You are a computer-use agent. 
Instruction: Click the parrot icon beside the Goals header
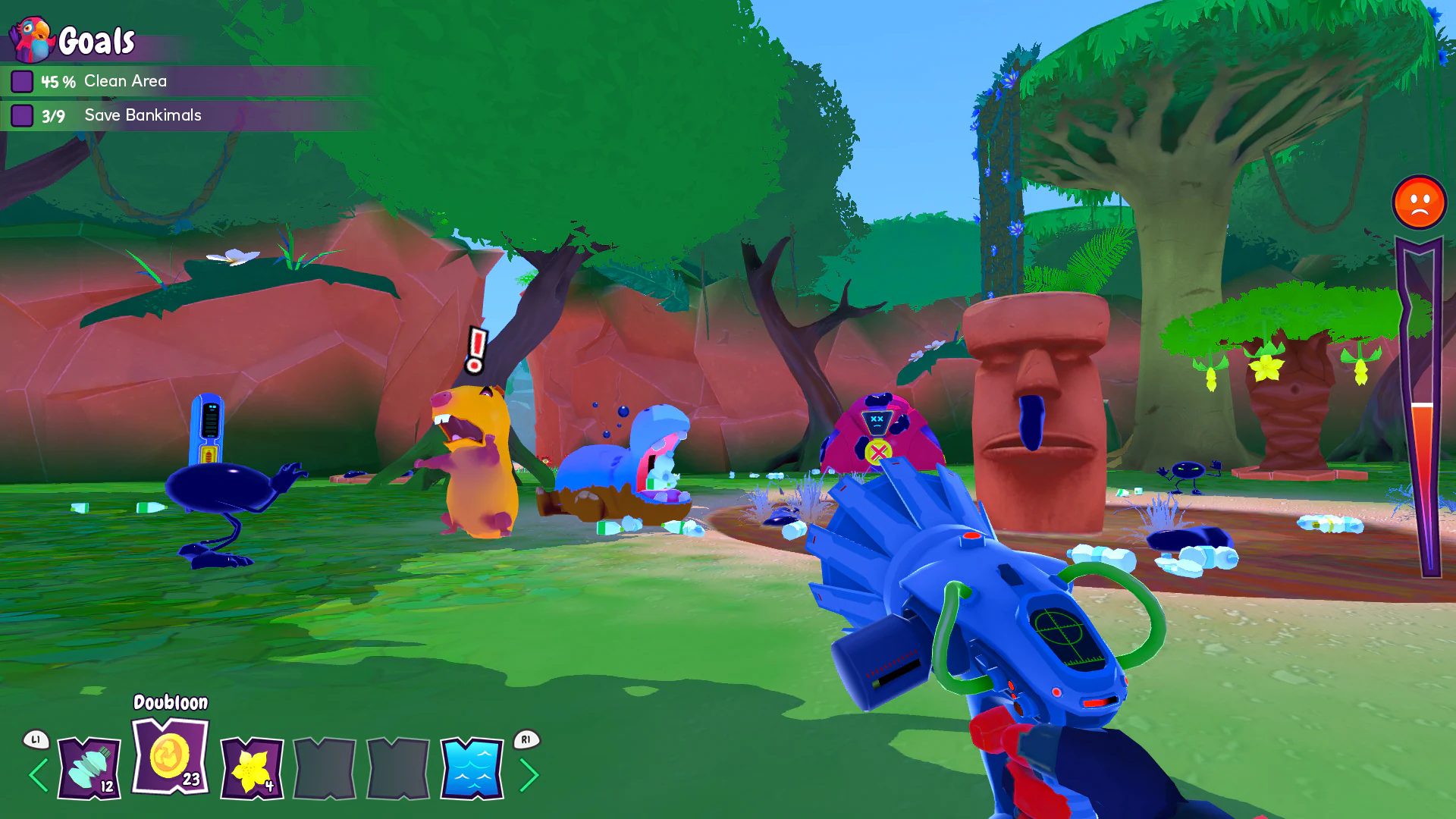click(30, 38)
